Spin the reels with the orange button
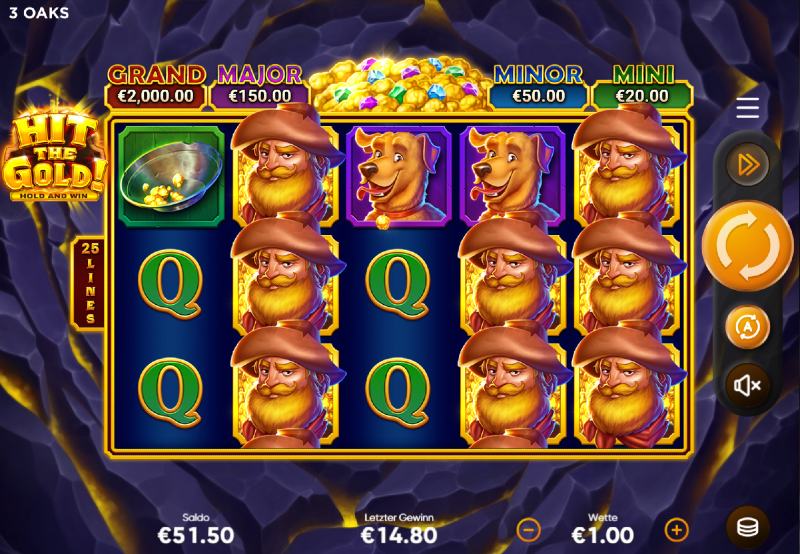This screenshot has width=800, height=554. coord(748,246)
